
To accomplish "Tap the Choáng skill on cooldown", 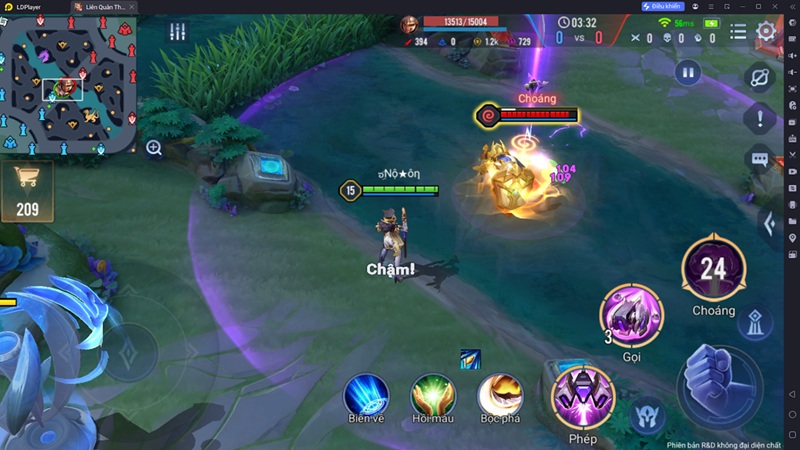I will [x=713, y=269].
